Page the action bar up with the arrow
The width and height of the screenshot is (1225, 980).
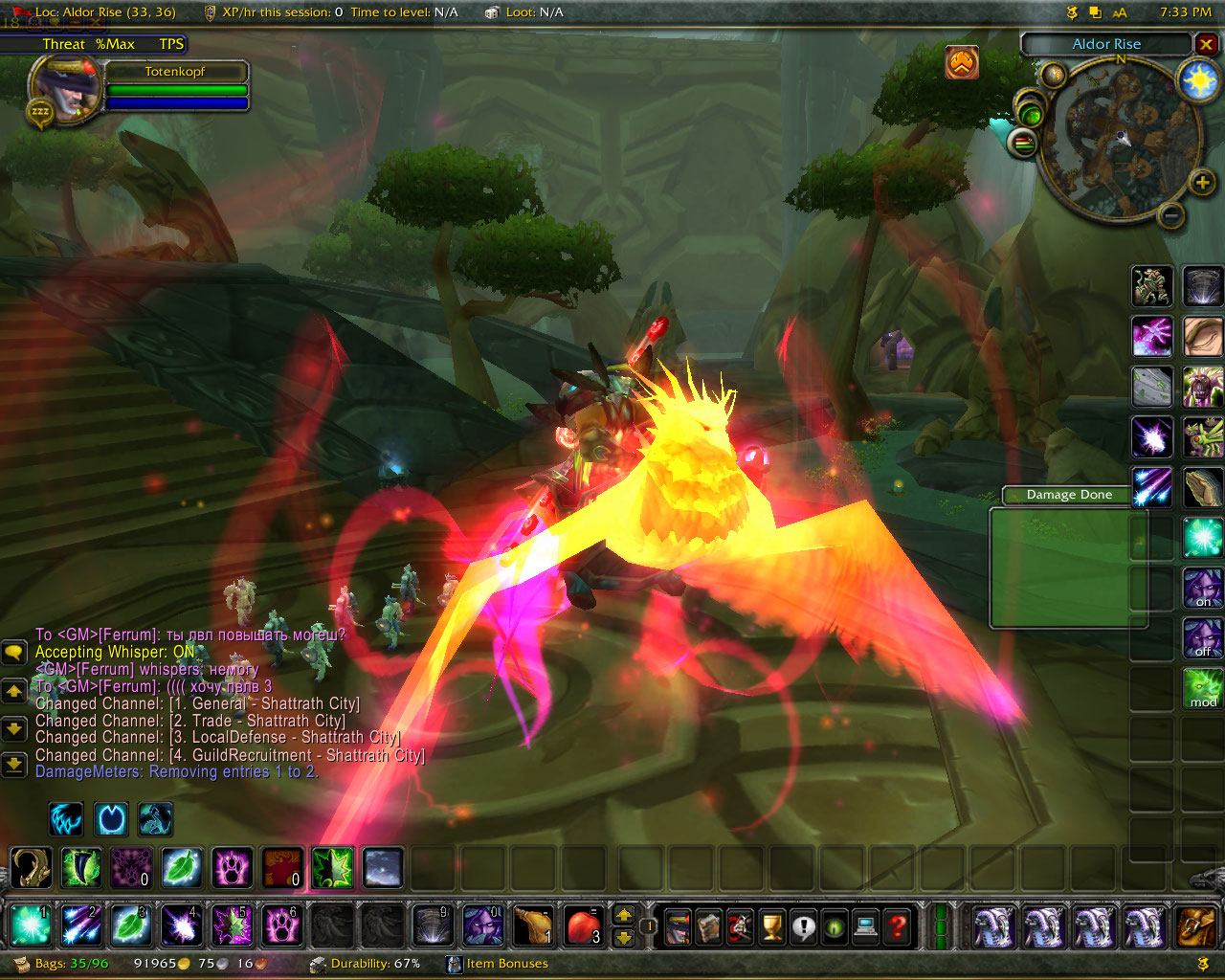coord(624,916)
